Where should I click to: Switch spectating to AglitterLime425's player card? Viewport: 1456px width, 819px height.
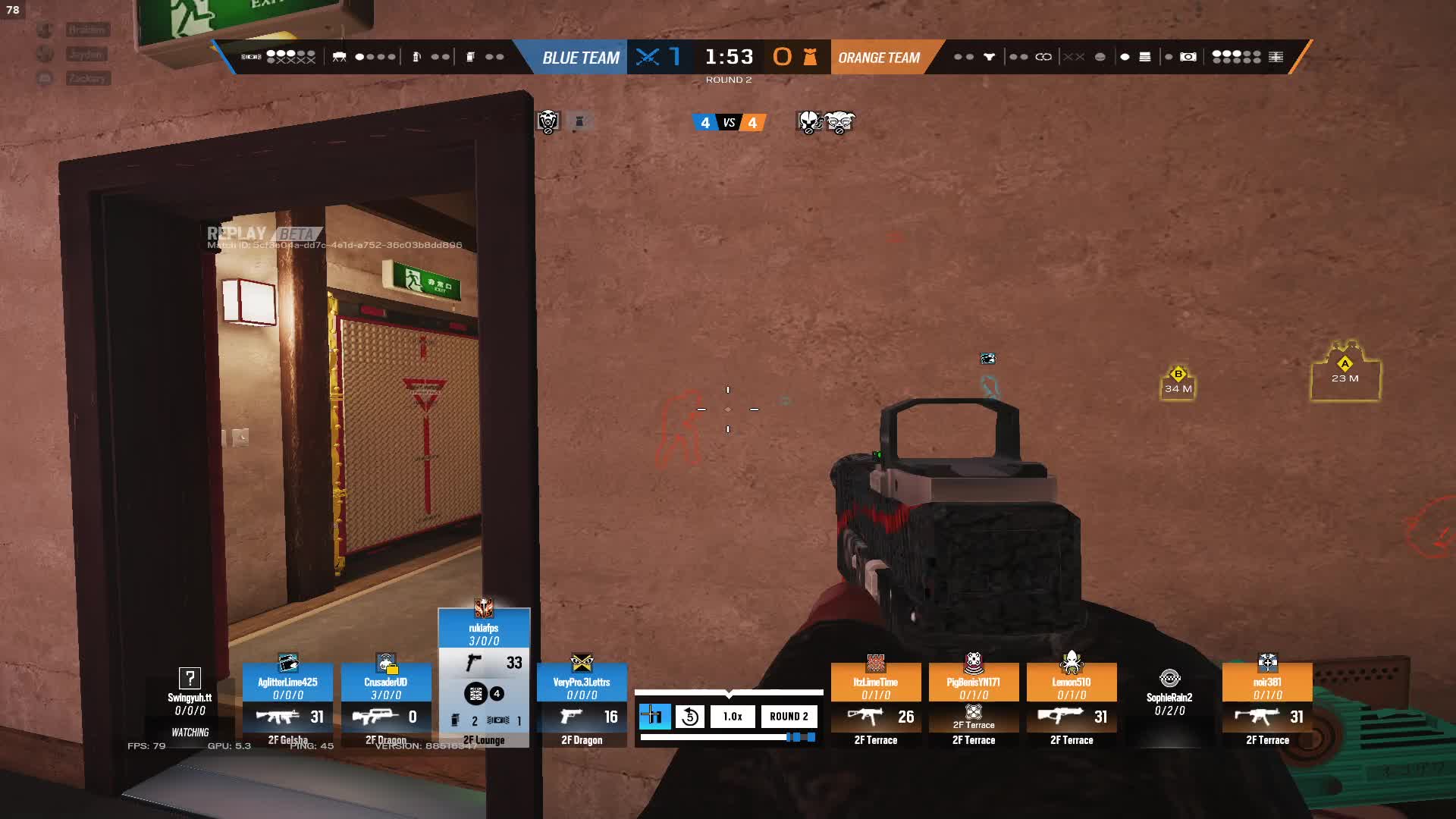[x=287, y=681]
